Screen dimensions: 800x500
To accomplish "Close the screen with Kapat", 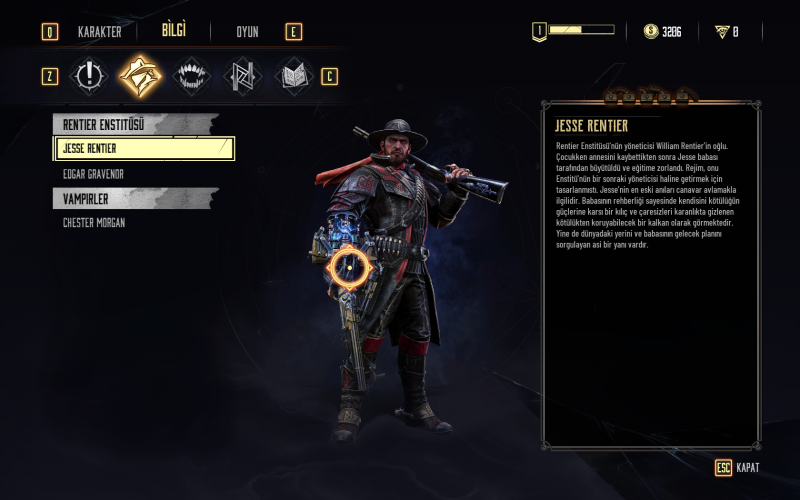I will (738, 468).
